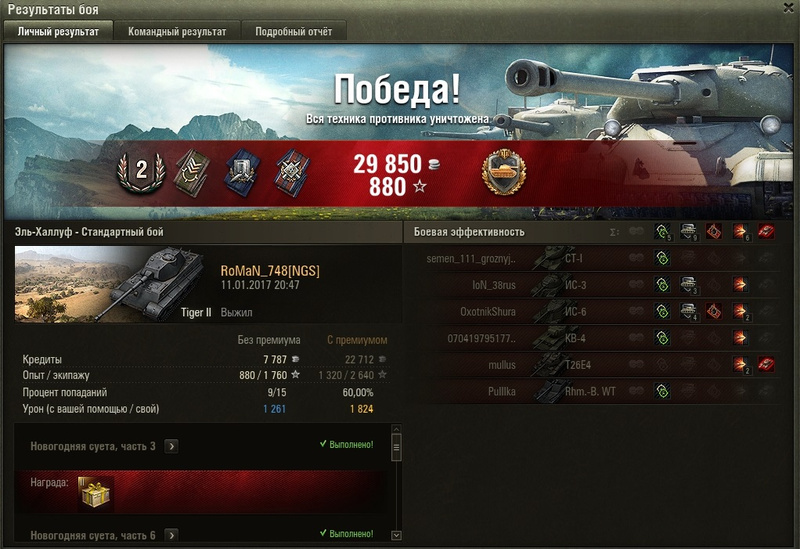Select the IoN_38rus IS-3 row
Image resolution: width=800 pixels, height=549 pixels.
click(x=600, y=284)
